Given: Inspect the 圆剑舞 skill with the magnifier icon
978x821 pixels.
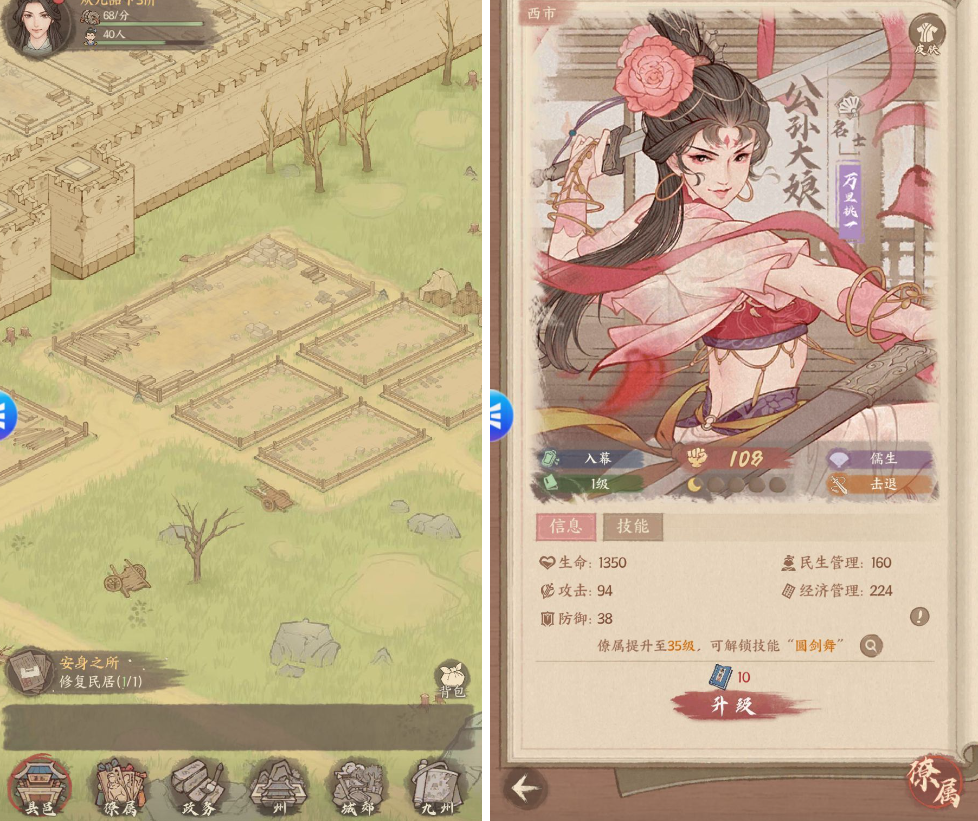Looking at the screenshot, I should point(871,646).
